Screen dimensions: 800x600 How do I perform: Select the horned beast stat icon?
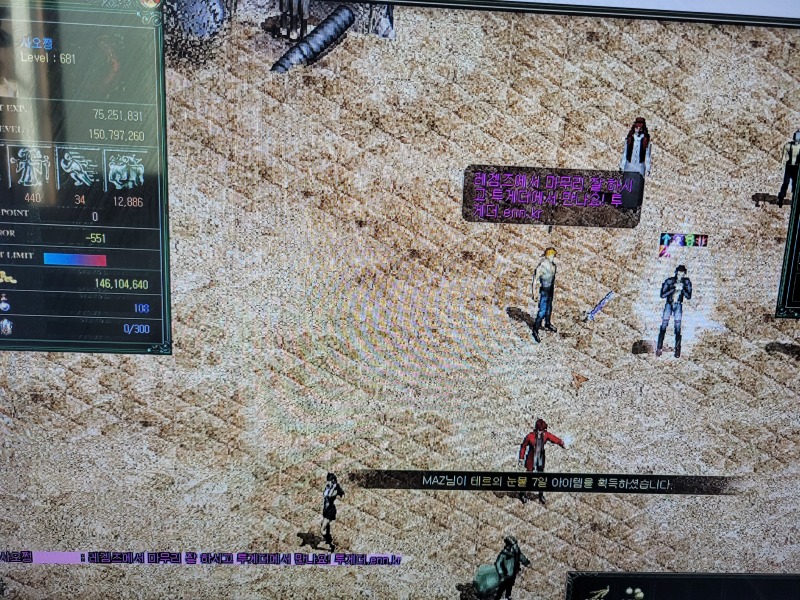pos(126,169)
